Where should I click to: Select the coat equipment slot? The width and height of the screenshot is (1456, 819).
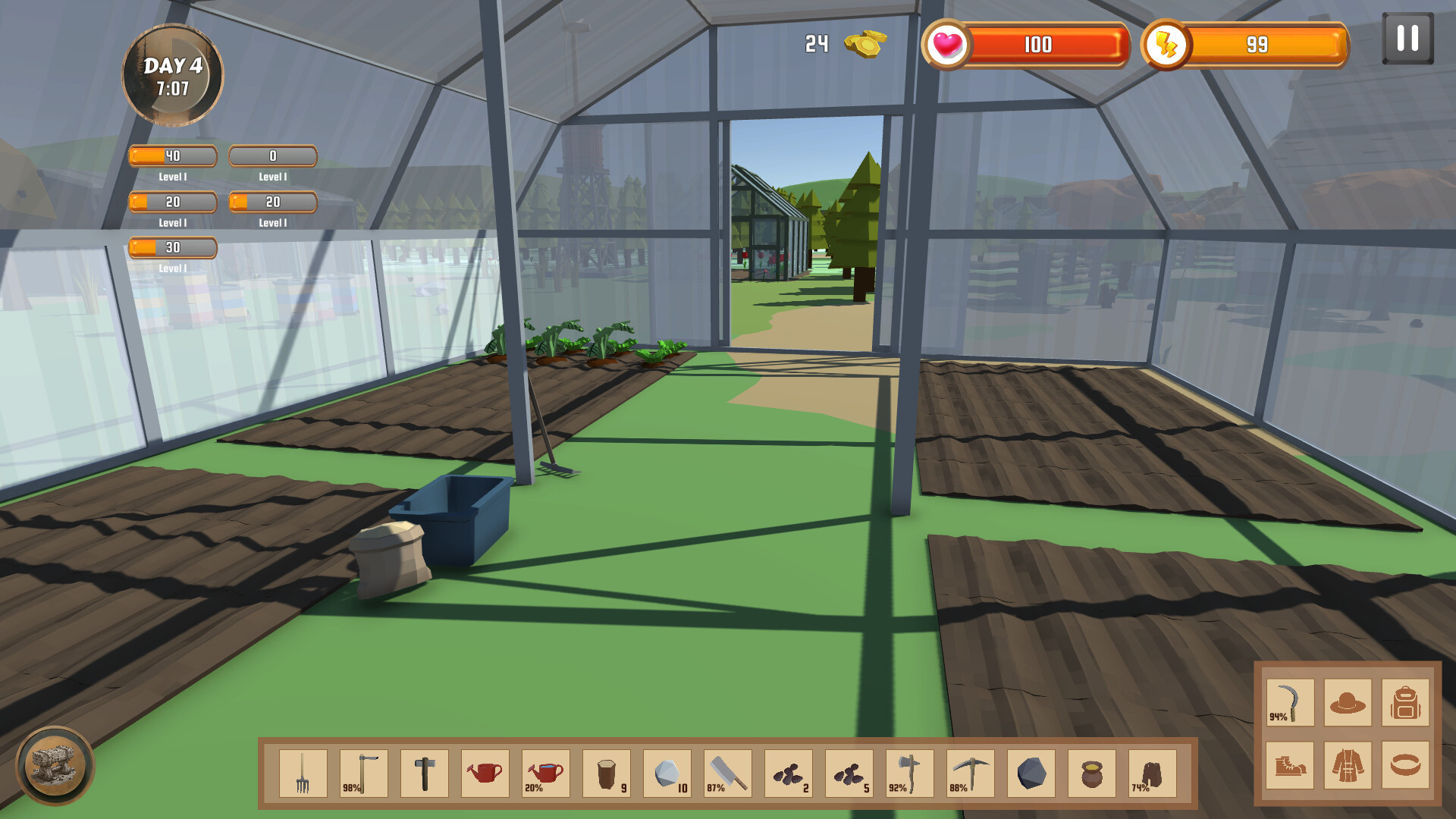(1350, 766)
